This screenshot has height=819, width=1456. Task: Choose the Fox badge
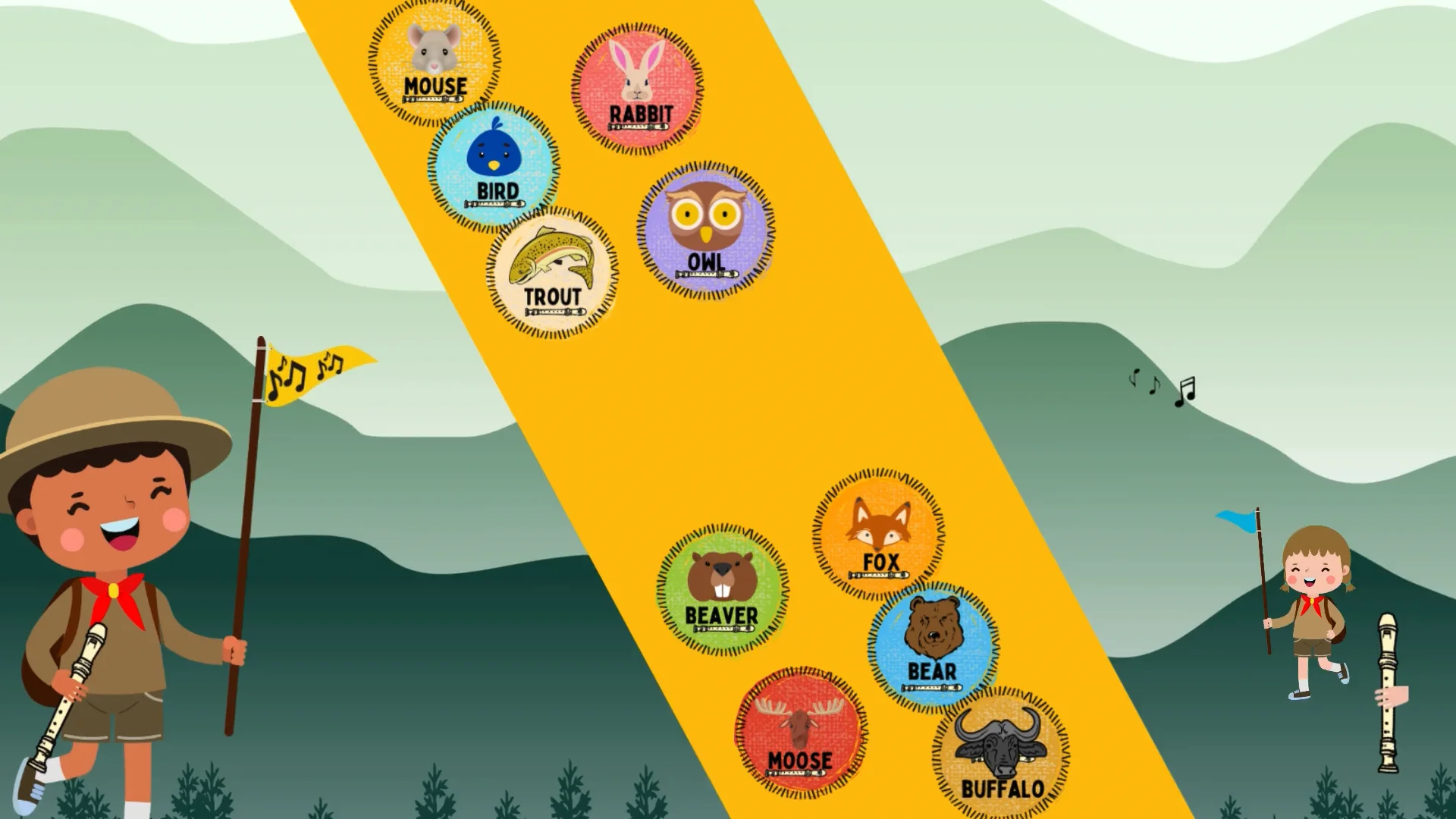tap(878, 534)
